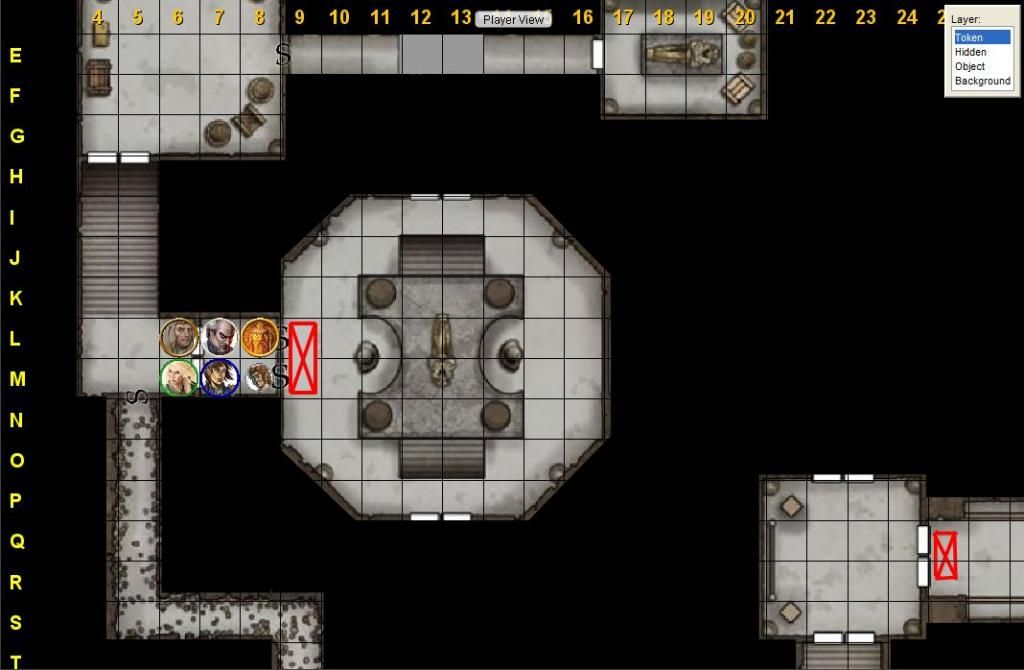
Task: Click the Player View label
Action: 513,20
